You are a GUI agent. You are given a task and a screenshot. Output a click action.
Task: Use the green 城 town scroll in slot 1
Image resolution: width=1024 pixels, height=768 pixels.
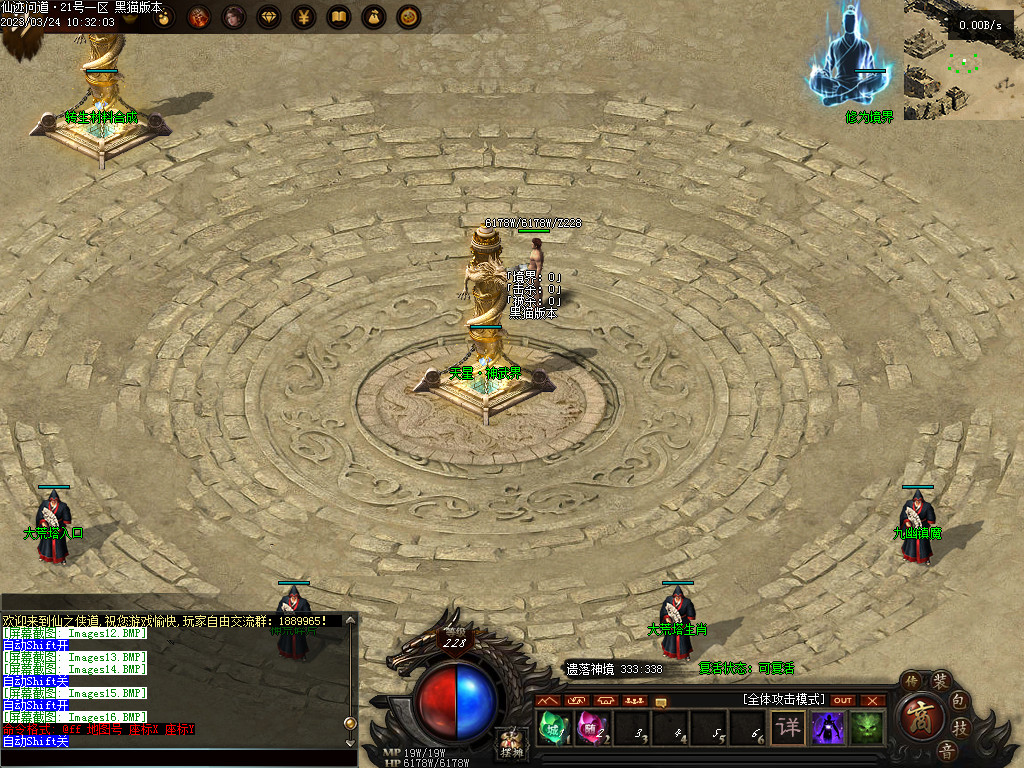552,727
